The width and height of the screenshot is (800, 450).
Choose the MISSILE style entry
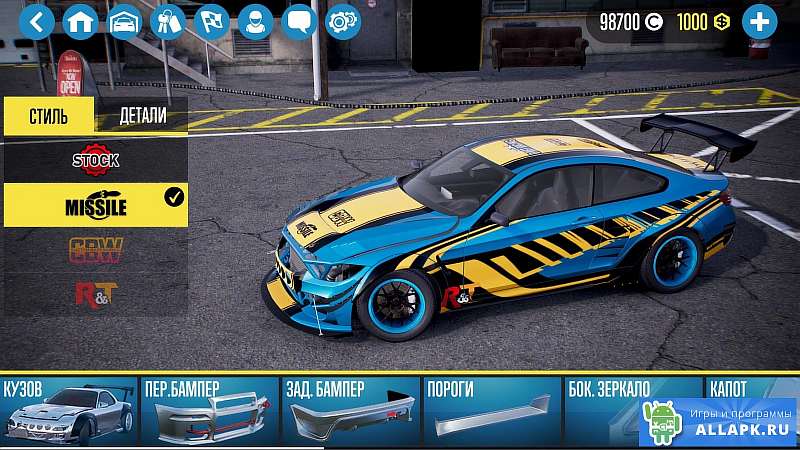point(95,204)
